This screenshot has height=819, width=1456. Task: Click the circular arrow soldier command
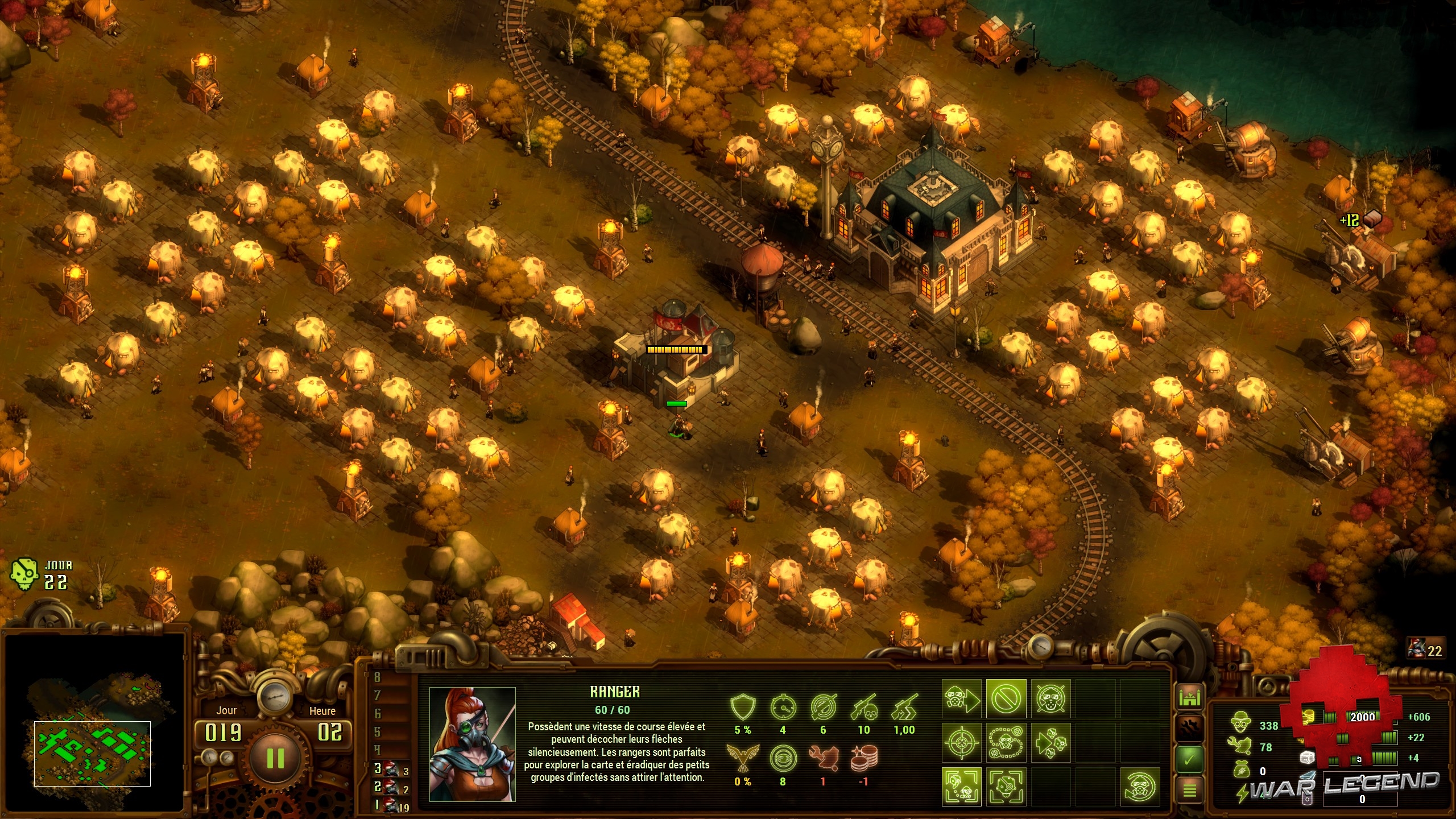(1140, 787)
